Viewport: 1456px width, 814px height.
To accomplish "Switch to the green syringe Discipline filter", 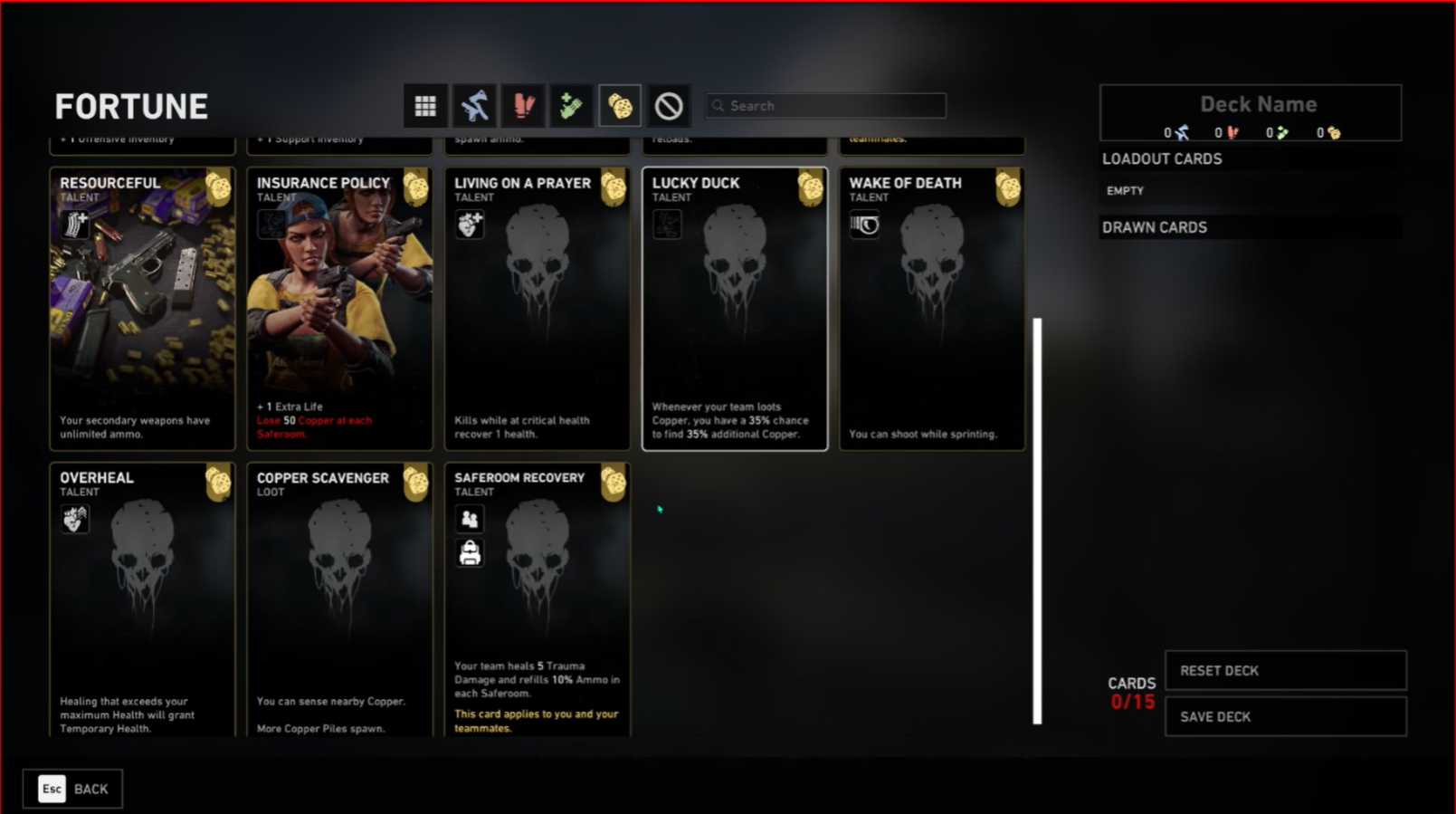I will pos(571,106).
